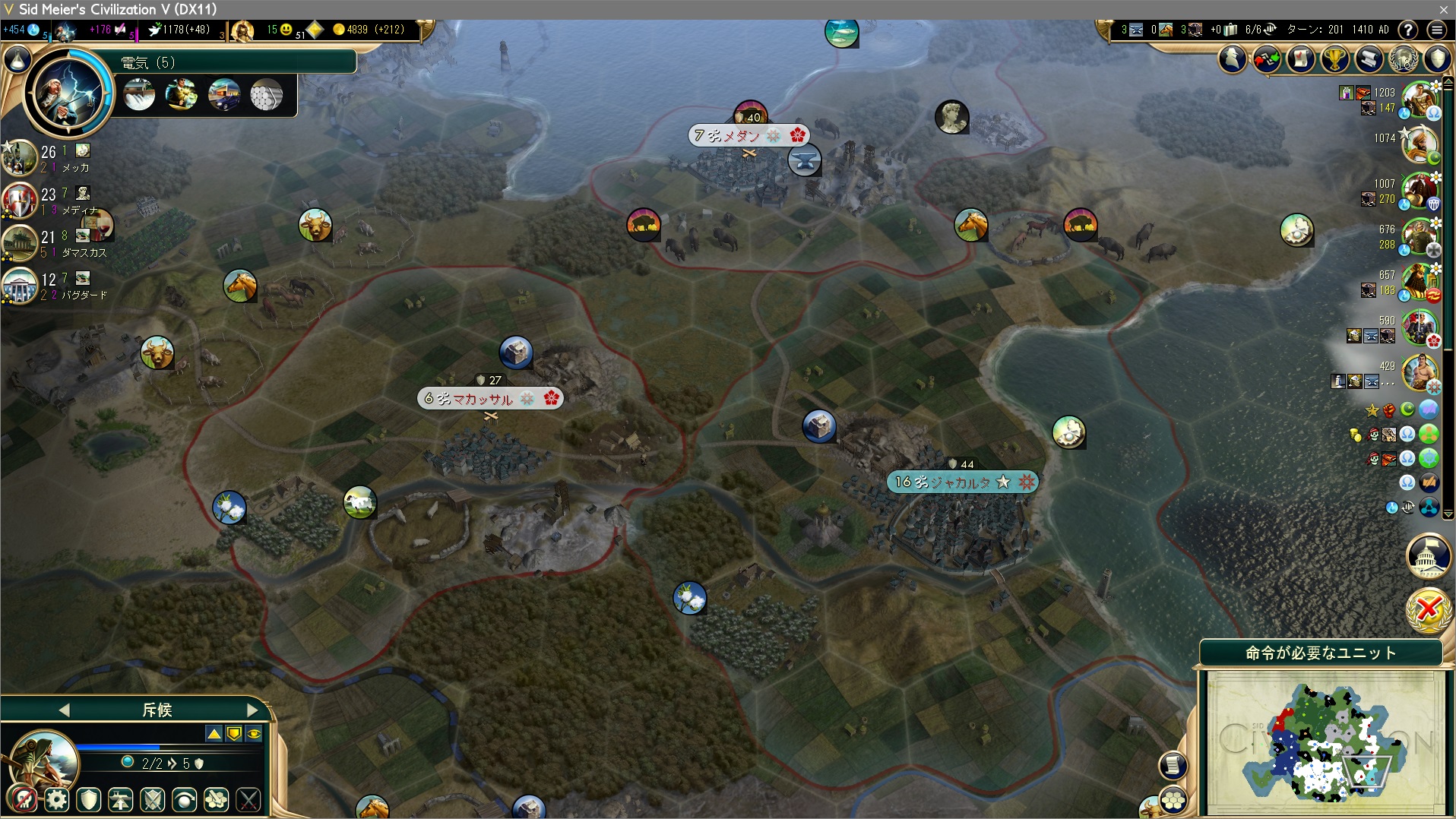Screen dimensions: 1456x819
Task: Choose the fortify shield unit action
Action: tap(89, 799)
